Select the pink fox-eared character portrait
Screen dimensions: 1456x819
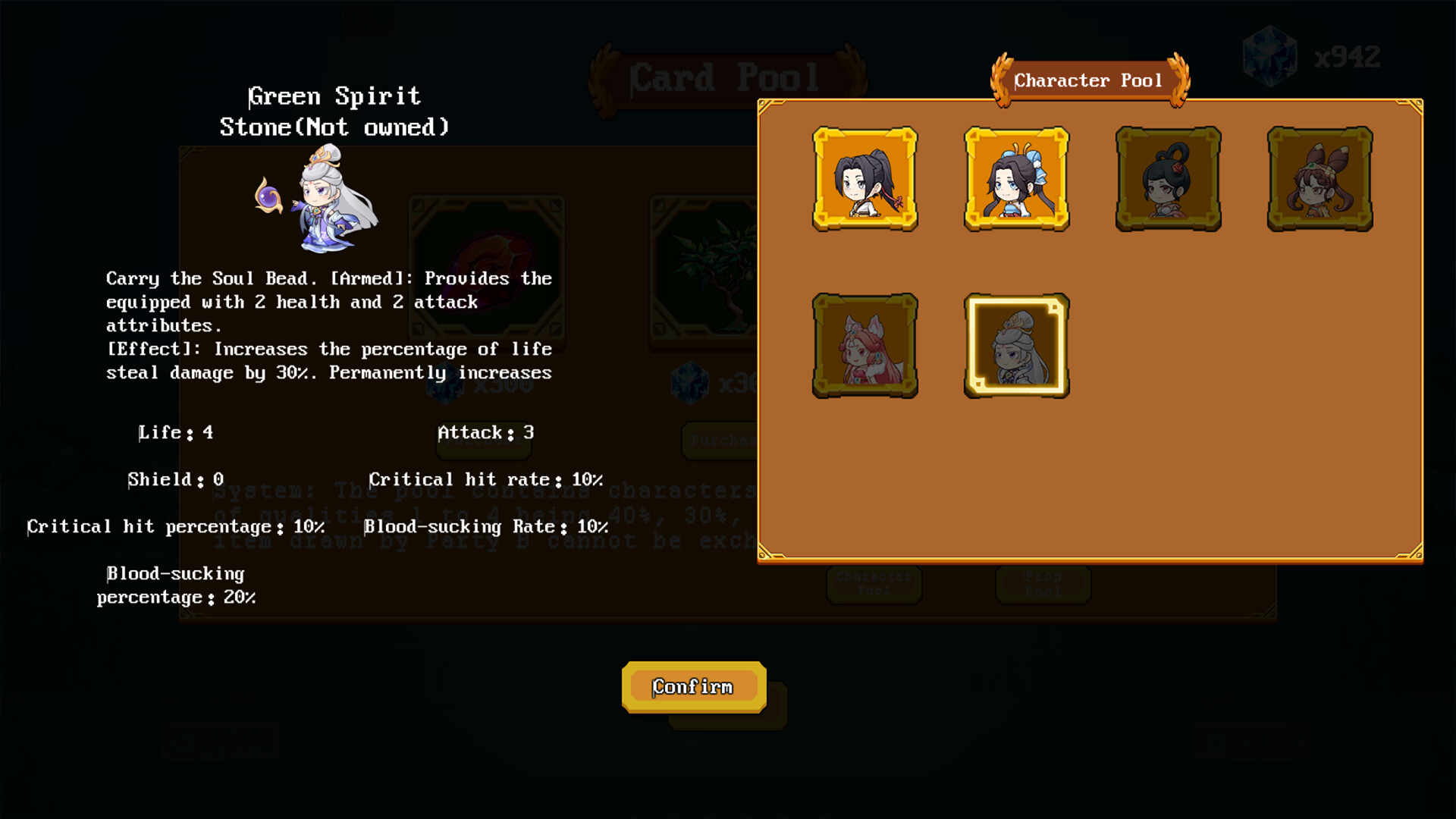click(x=864, y=347)
